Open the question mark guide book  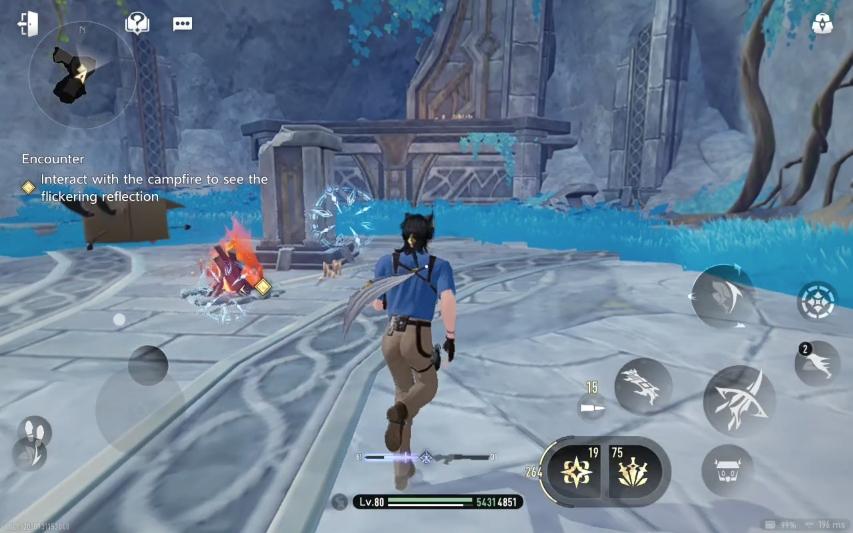(x=137, y=24)
